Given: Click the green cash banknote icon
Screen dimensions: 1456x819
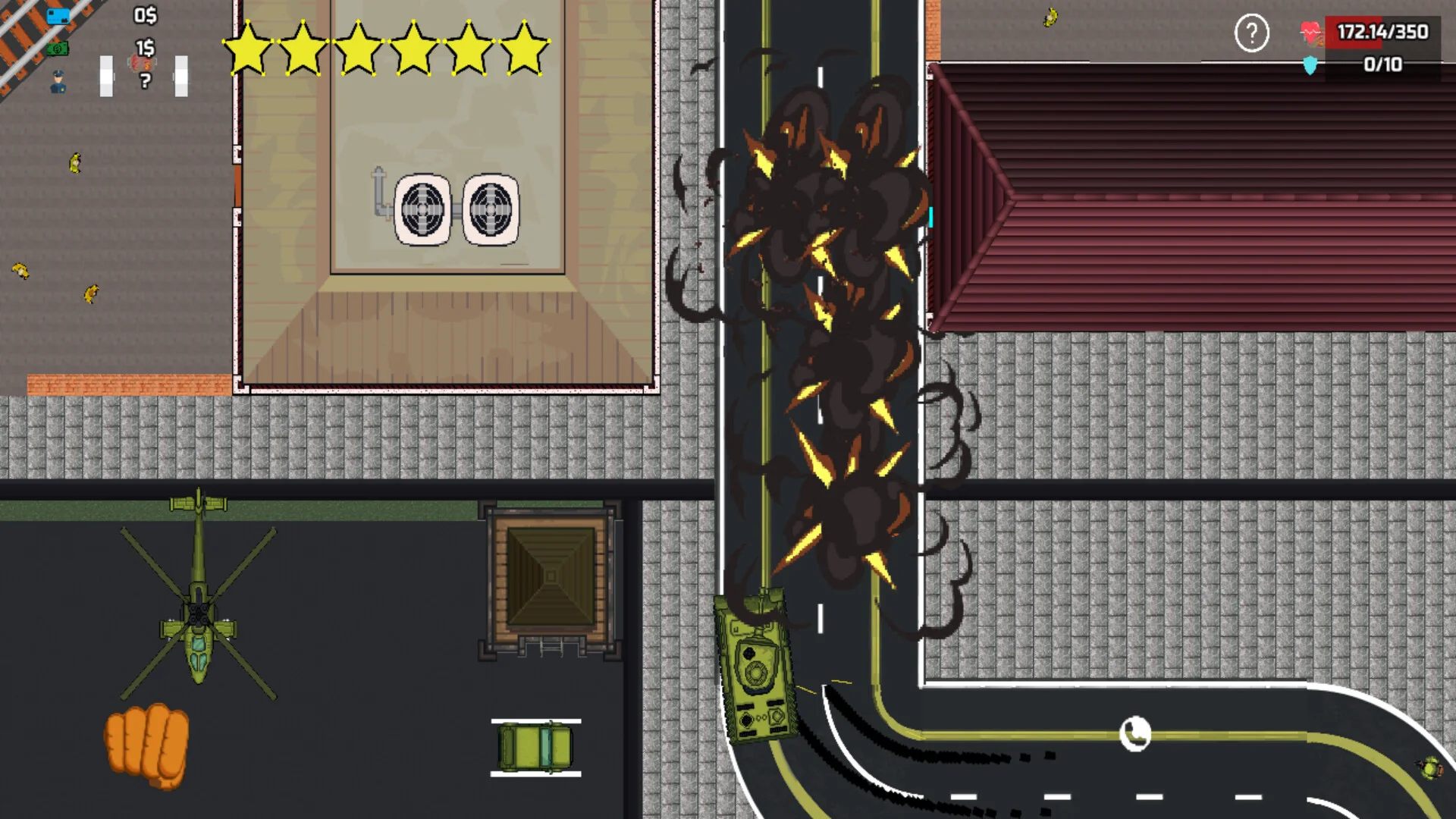Looking at the screenshot, I should pos(58,49).
